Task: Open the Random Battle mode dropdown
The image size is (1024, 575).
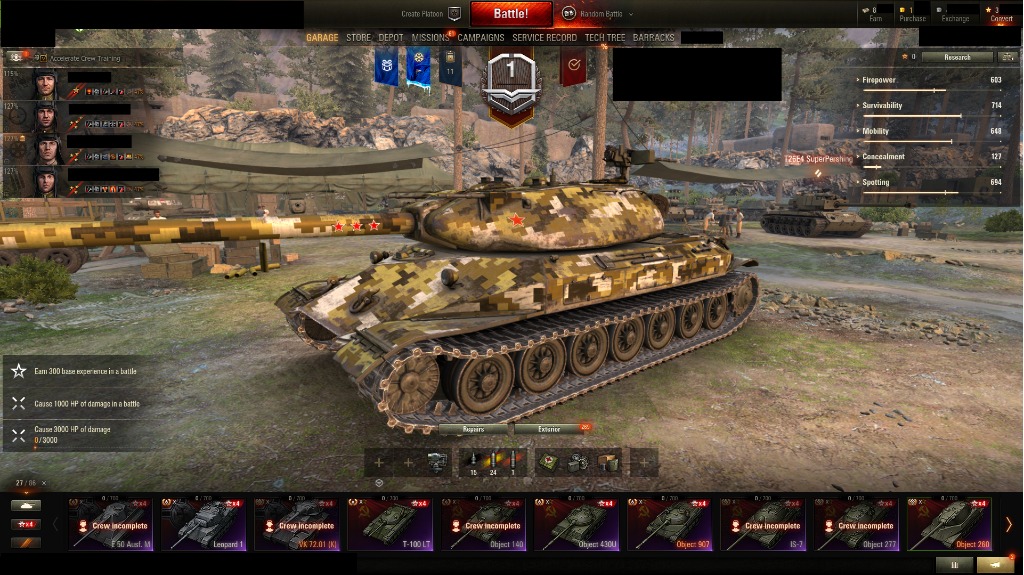Action: point(597,14)
